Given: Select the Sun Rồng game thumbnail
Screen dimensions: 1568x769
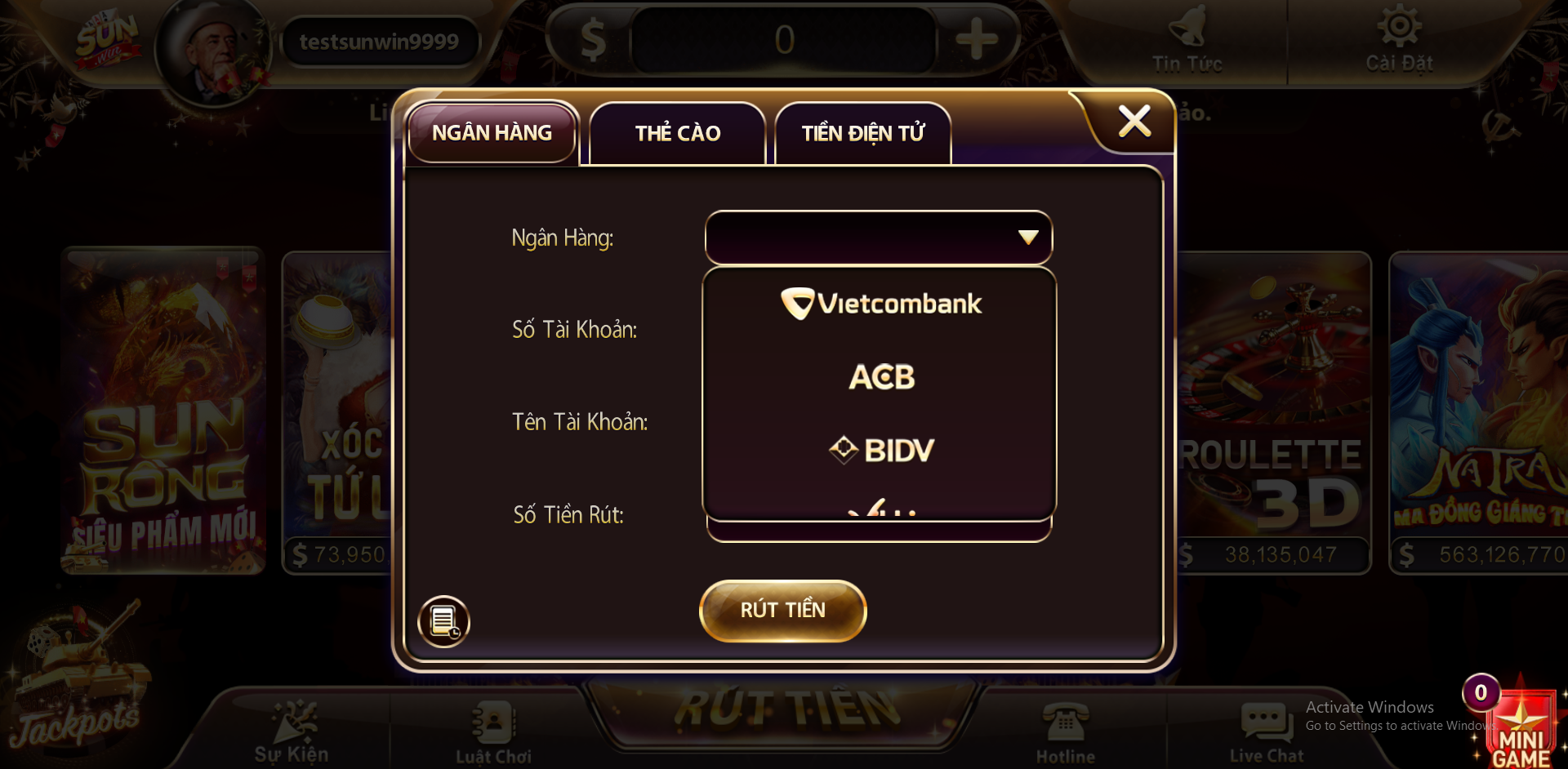Looking at the screenshot, I should [163, 411].
